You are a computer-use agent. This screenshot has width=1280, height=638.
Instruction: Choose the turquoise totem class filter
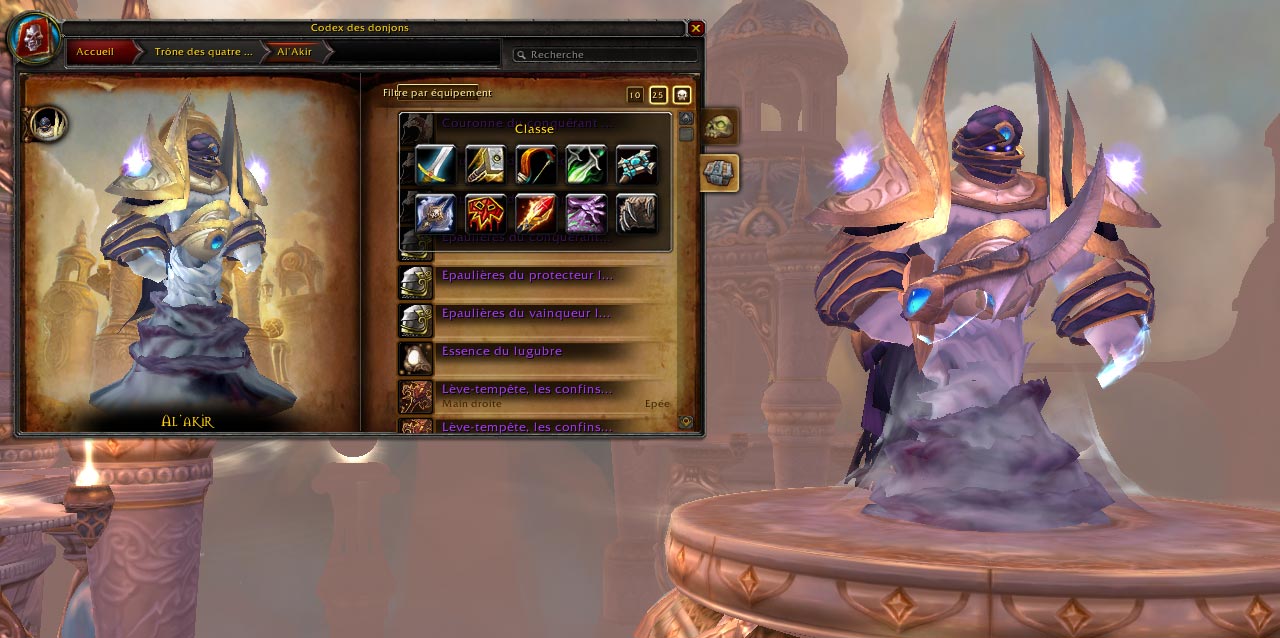coord(636,165)
